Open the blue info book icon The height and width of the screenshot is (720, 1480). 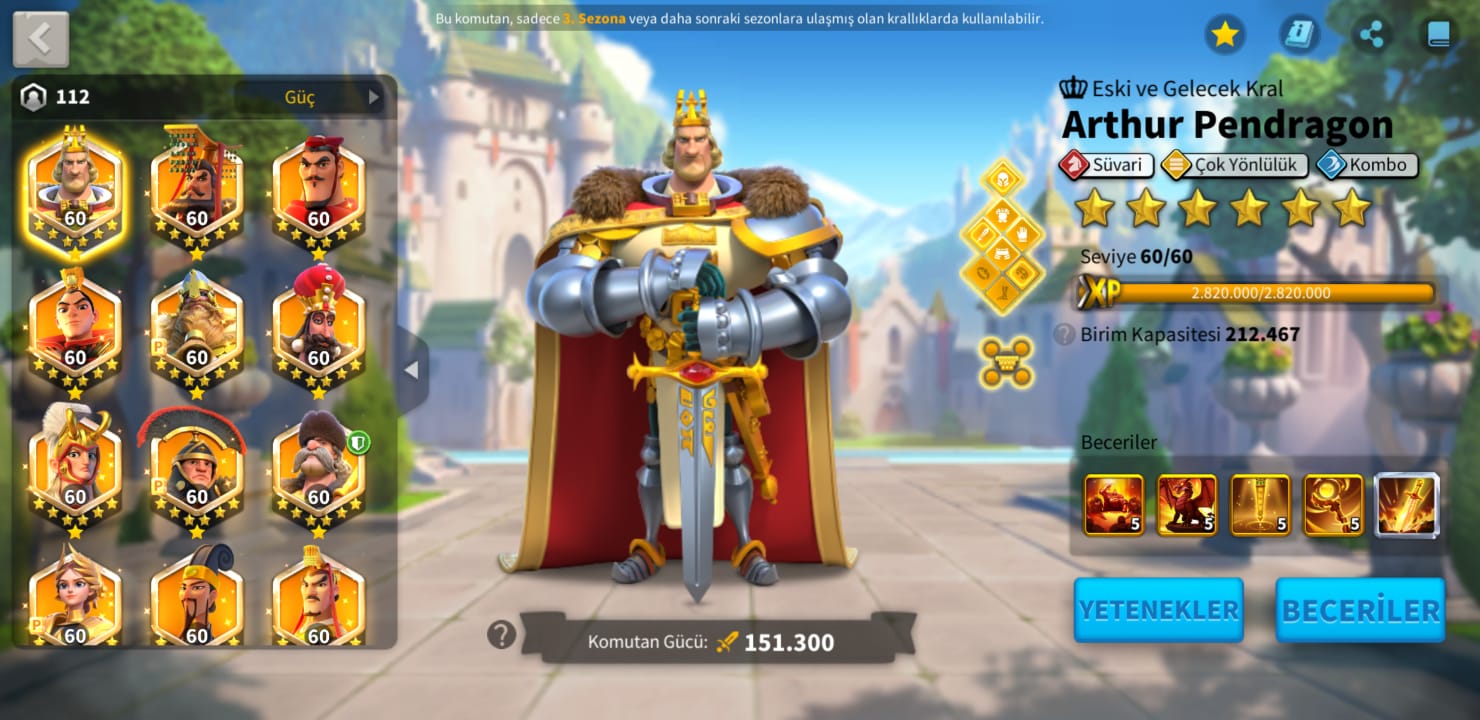(1299, 35)
